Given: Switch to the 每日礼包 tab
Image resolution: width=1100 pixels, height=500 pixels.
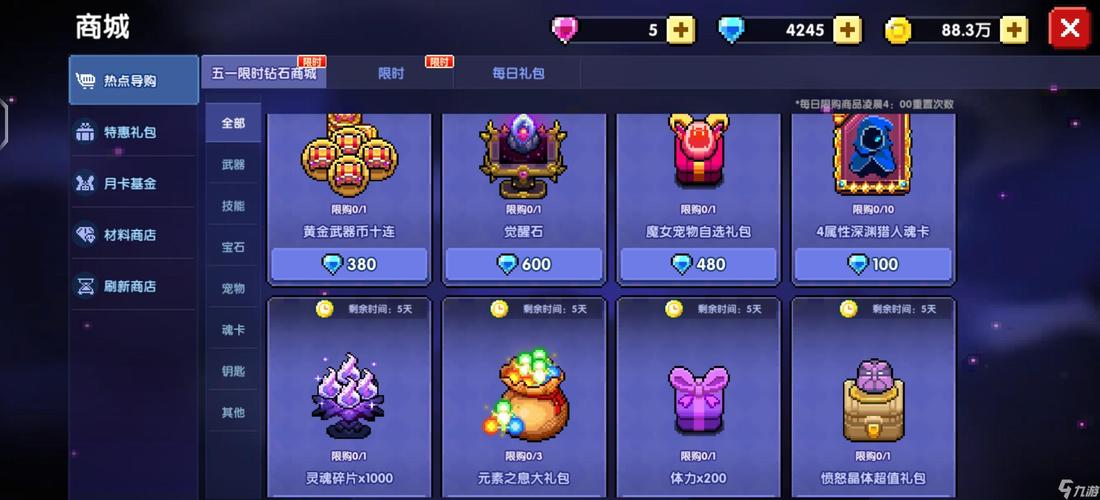Looking at the screenshot, I should coord(518,73).
